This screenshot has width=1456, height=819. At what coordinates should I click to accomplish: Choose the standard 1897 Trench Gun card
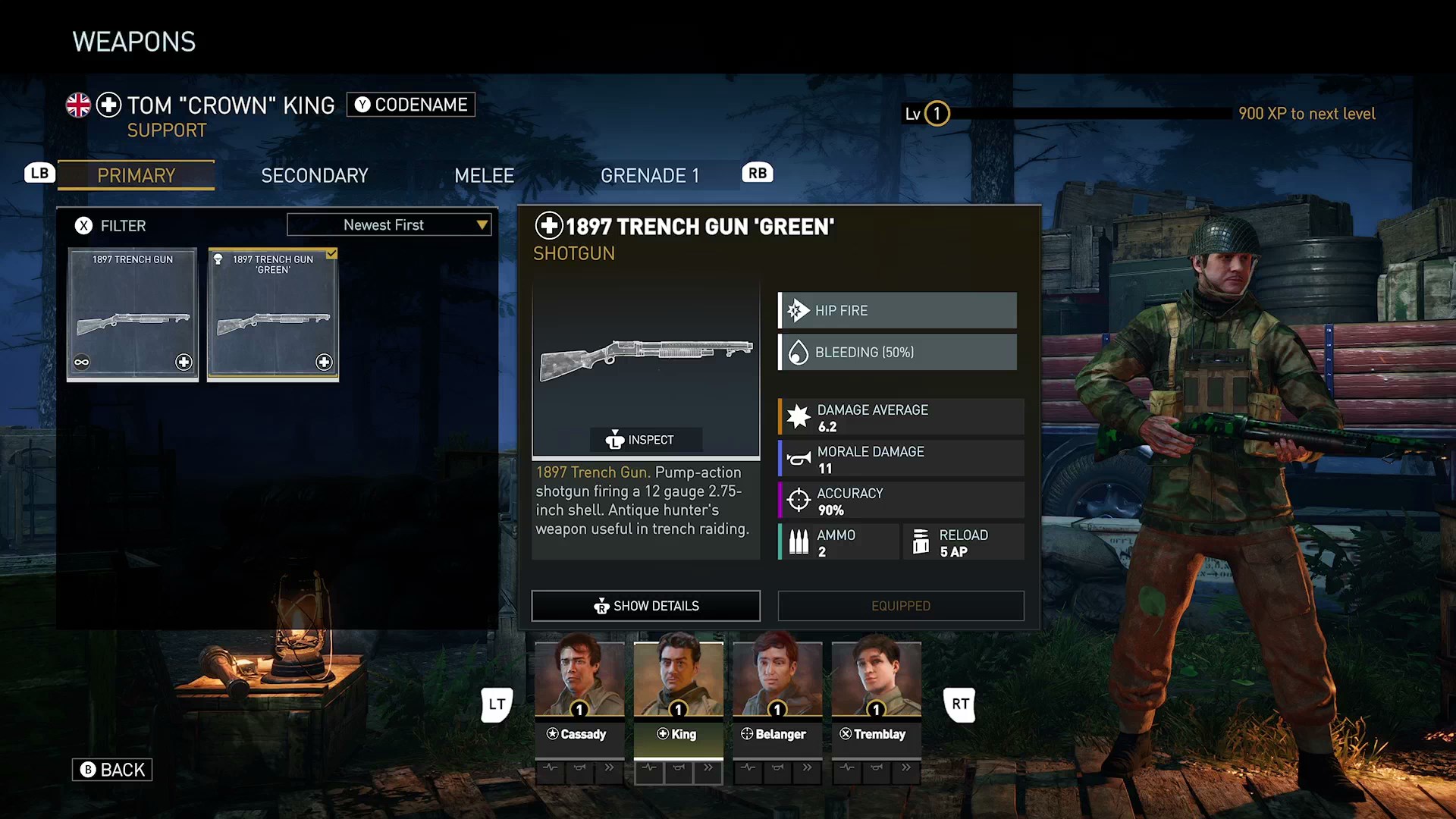tap(133, 314)
